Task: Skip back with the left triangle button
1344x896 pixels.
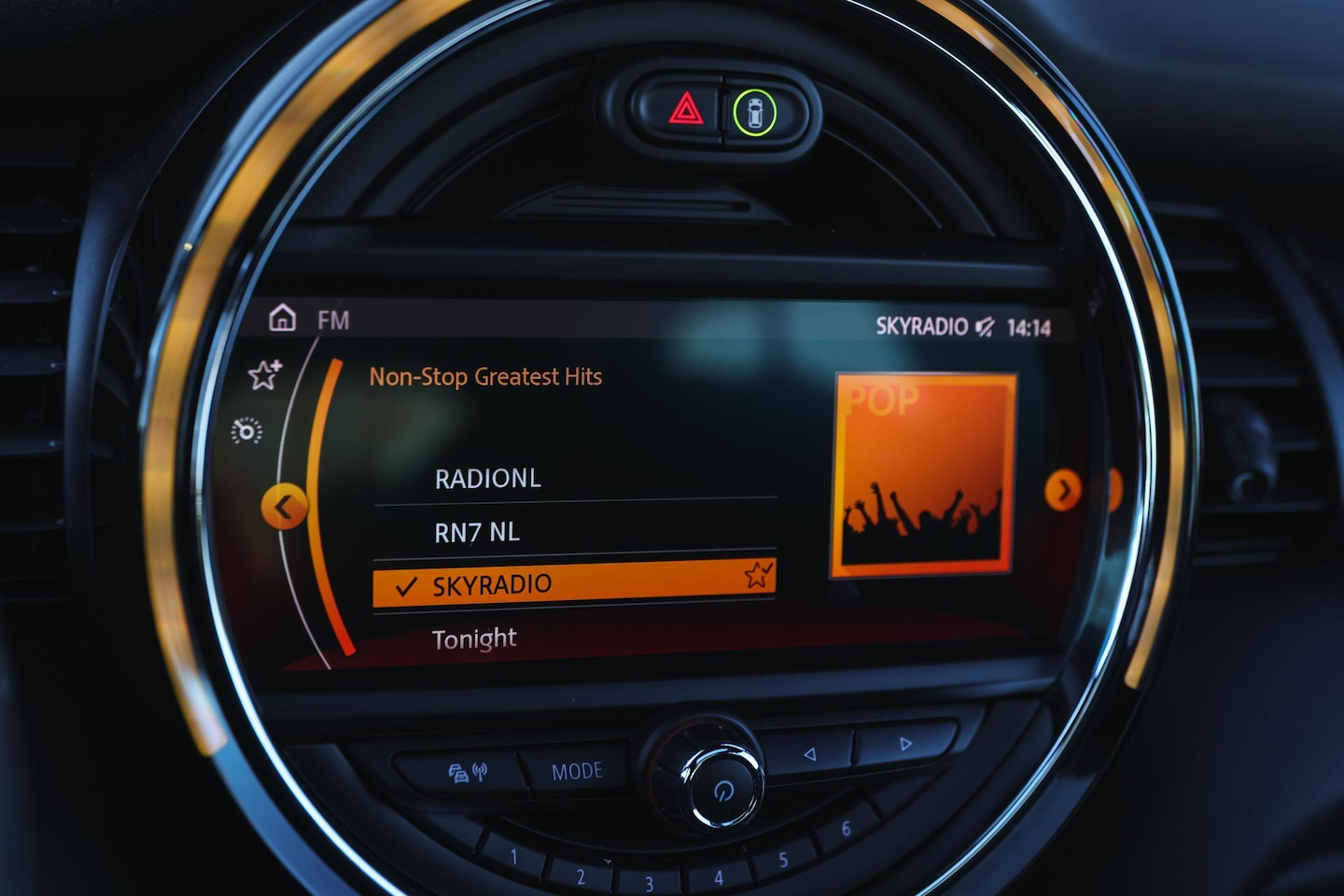Action: (x=809, y=753)
